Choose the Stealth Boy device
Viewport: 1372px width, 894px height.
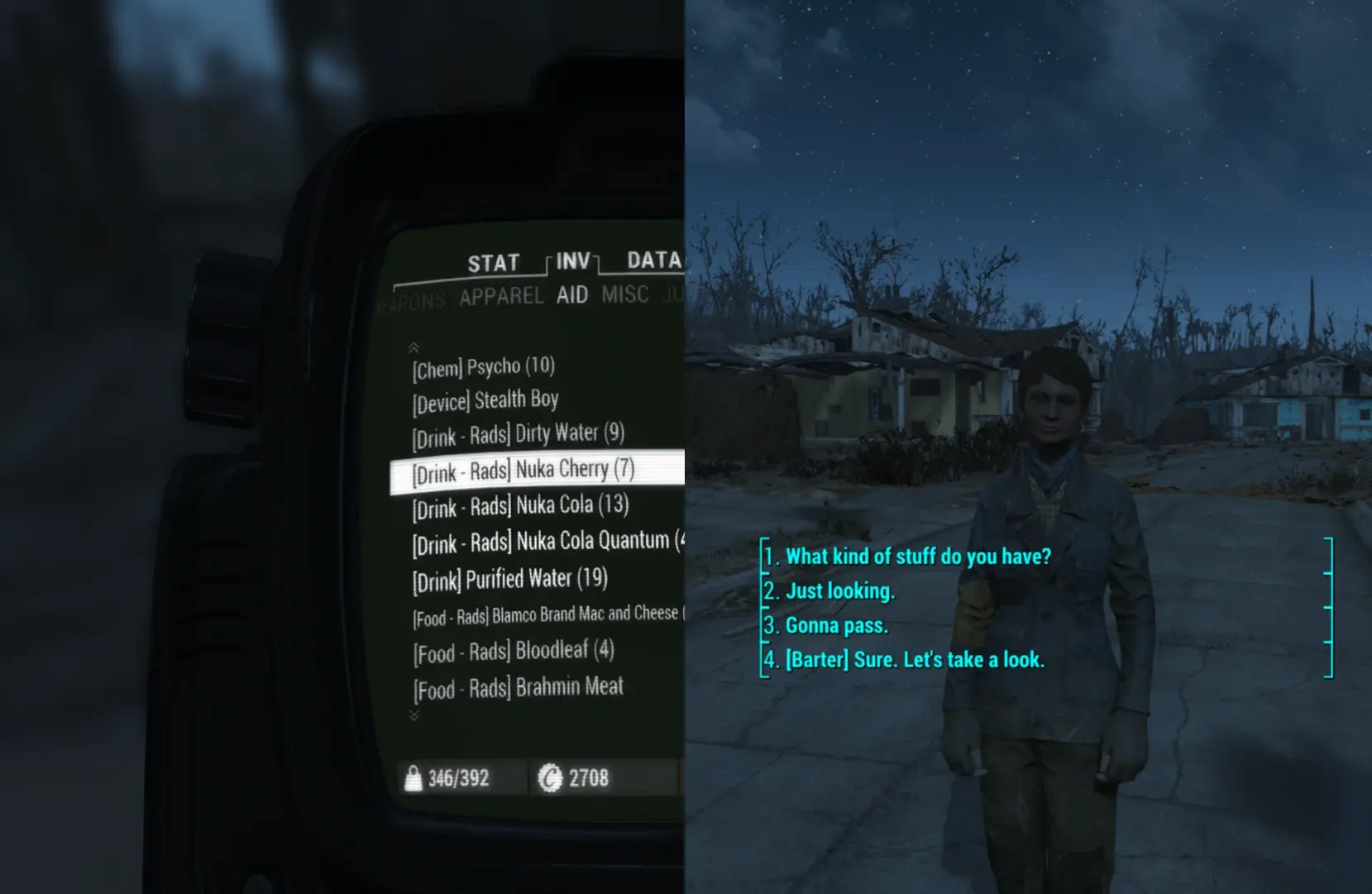point(485,401)
